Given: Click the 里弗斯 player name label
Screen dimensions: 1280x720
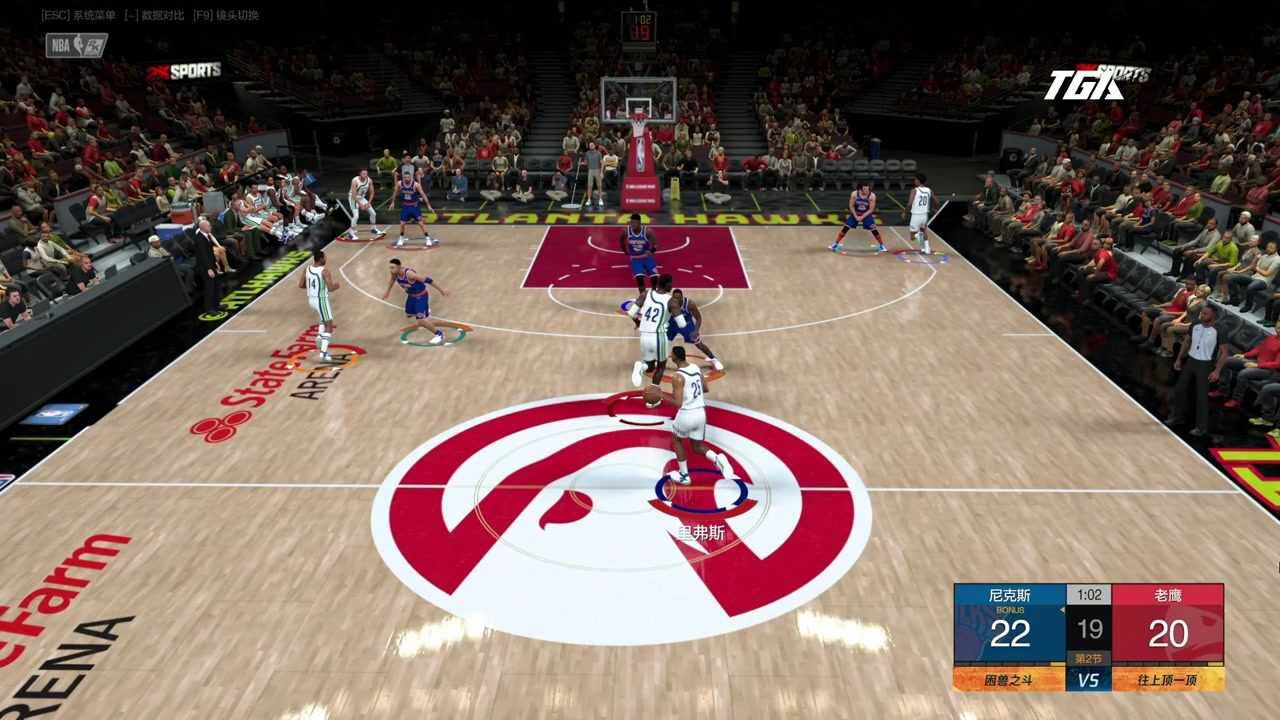Looking at the screenshot, I should click(700, 531).
